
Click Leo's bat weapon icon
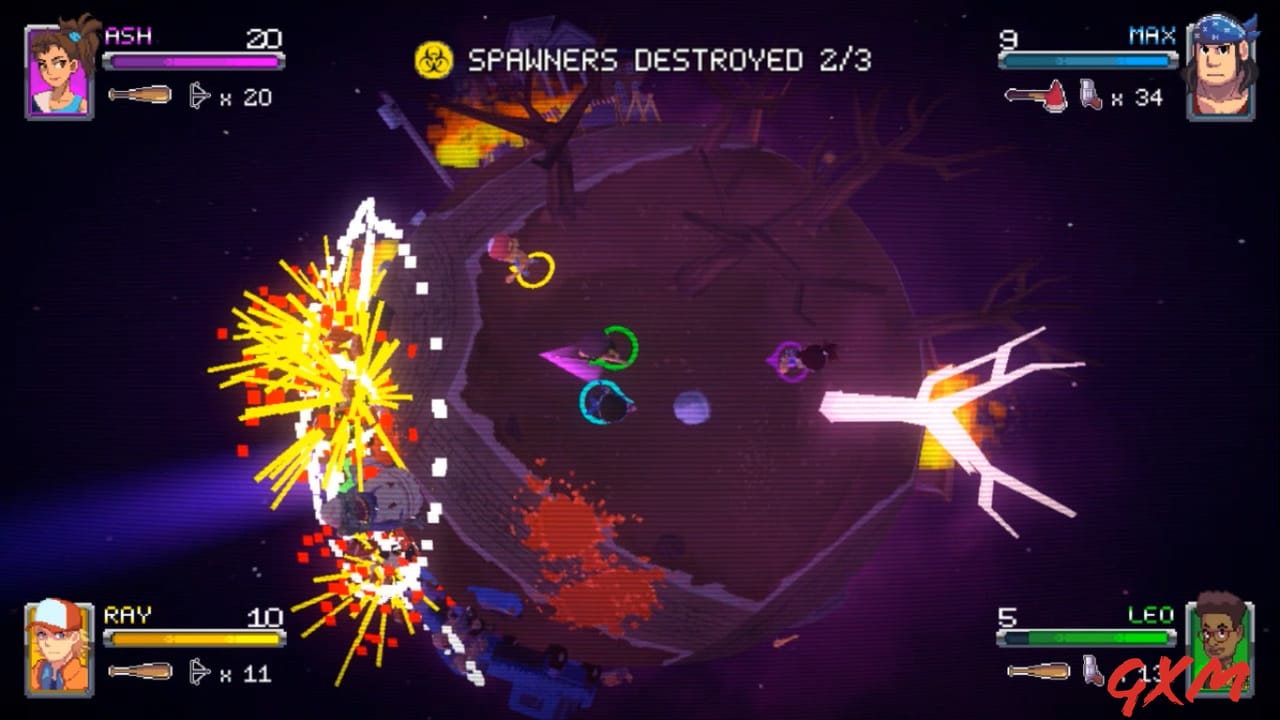1038,670
